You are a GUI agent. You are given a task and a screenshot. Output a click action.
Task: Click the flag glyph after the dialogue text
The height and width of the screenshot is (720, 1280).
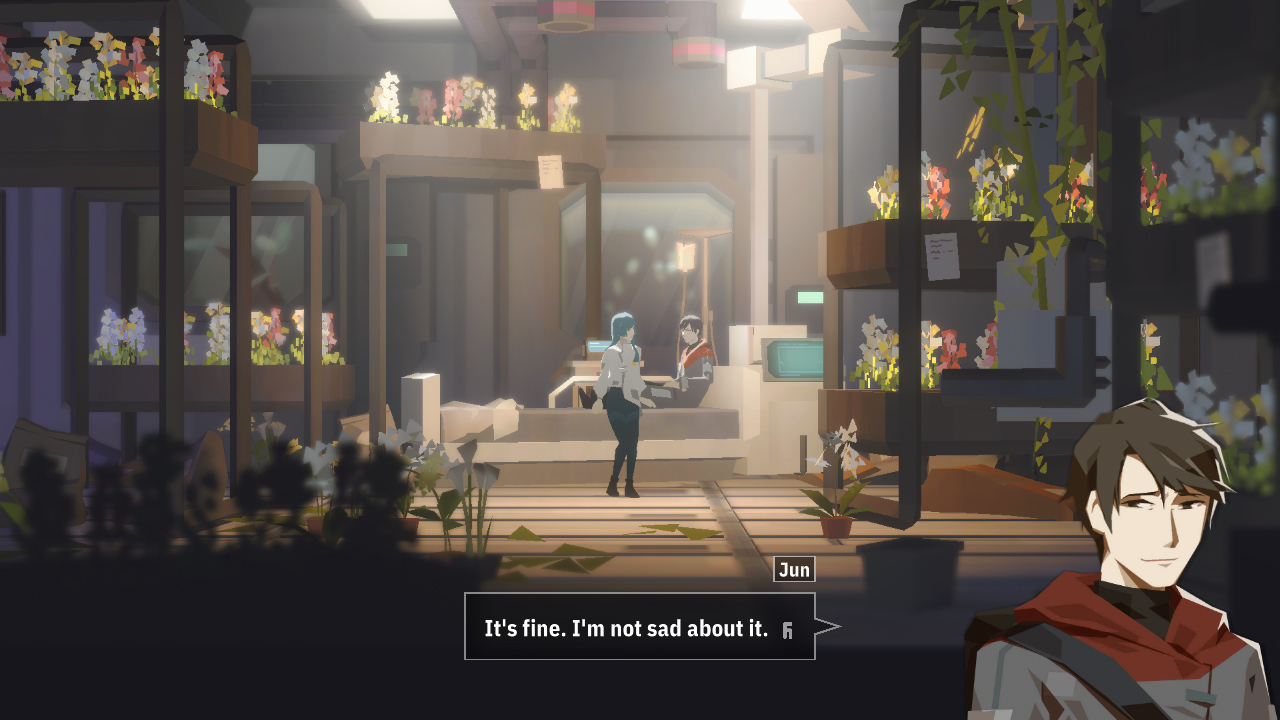click(788, 630)
